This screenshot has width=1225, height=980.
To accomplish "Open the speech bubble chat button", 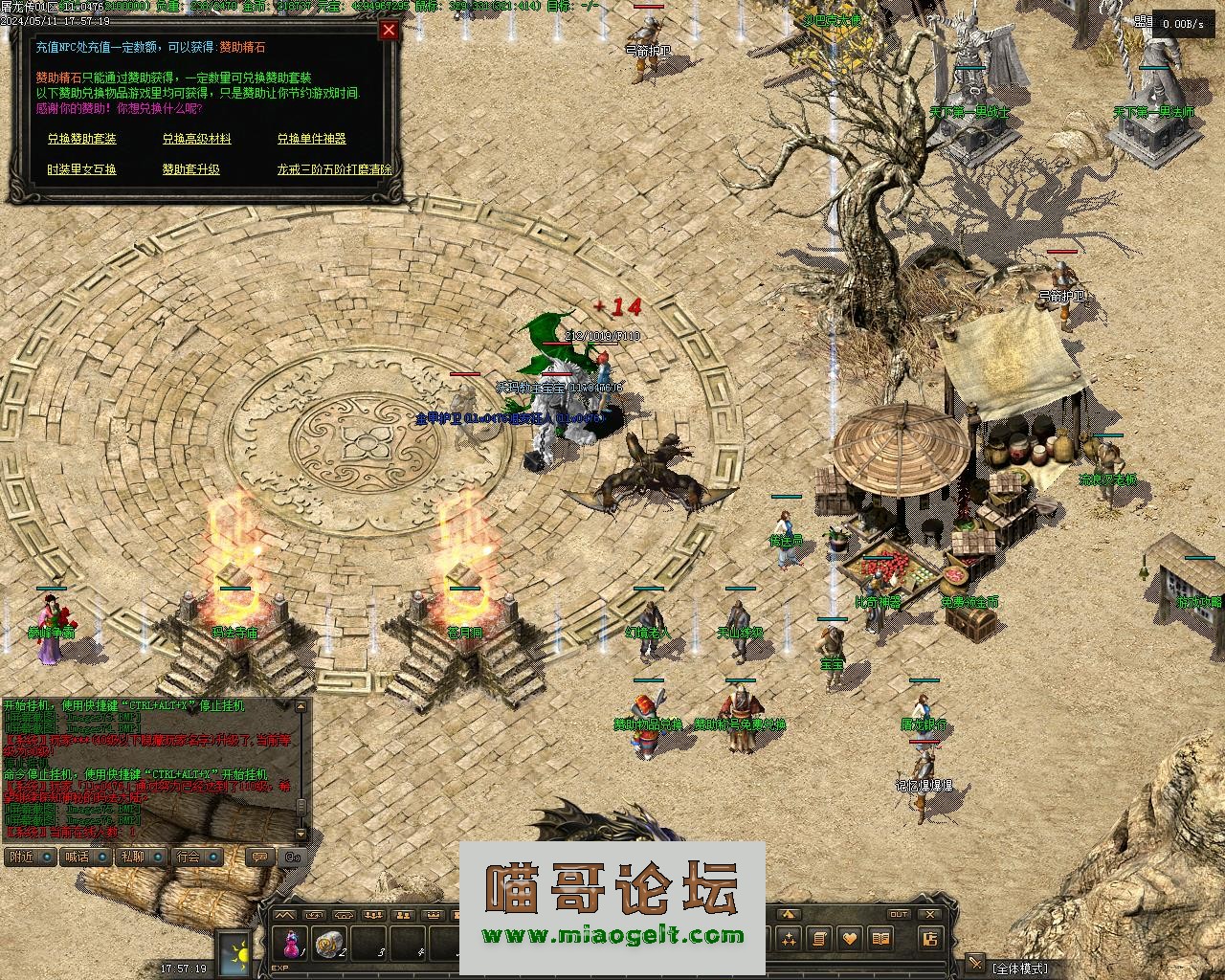I will (x=258, y=857).
